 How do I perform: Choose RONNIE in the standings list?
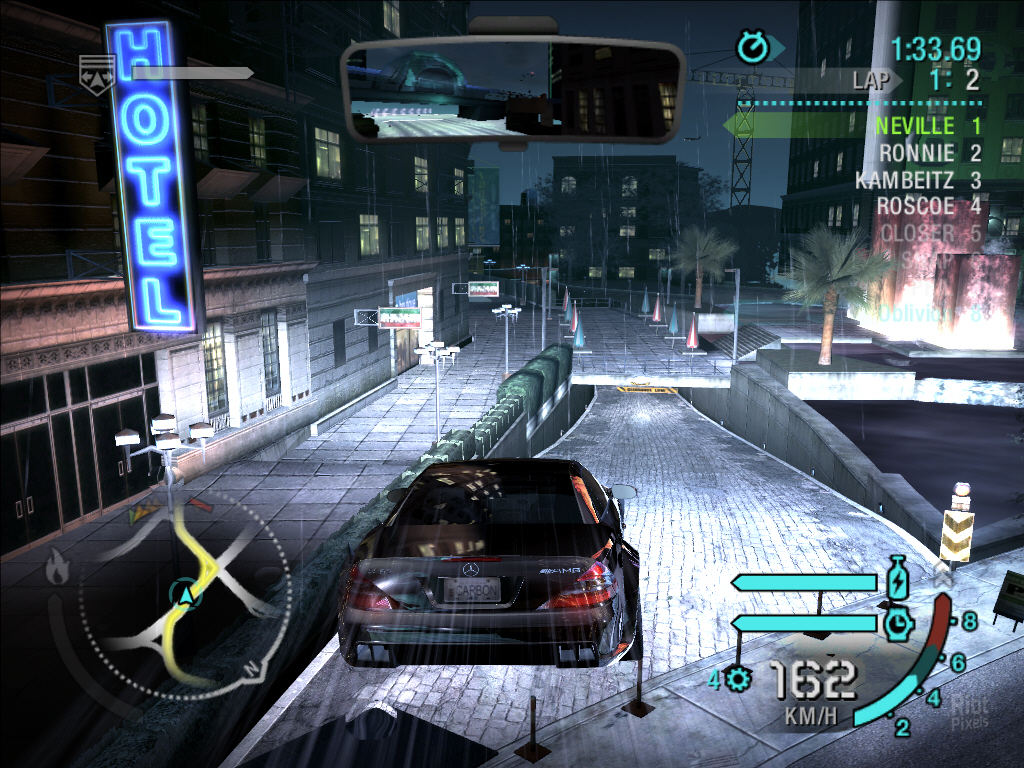917,153
